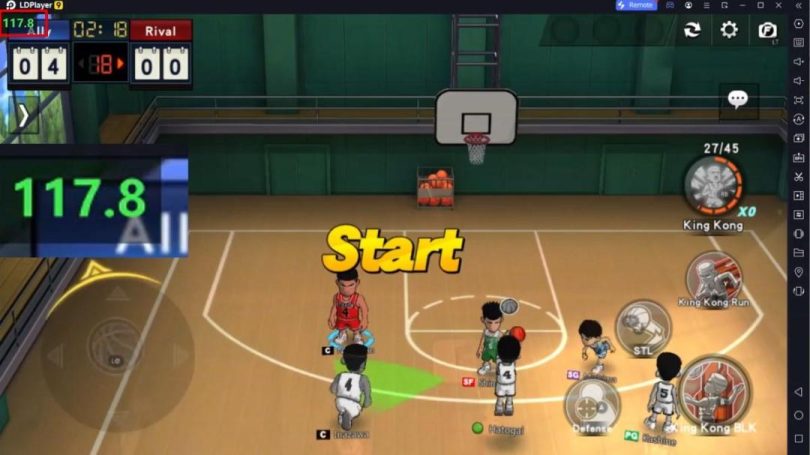810x455 pixels.
Task: Use the STL steal button
Action: [641, 326]
